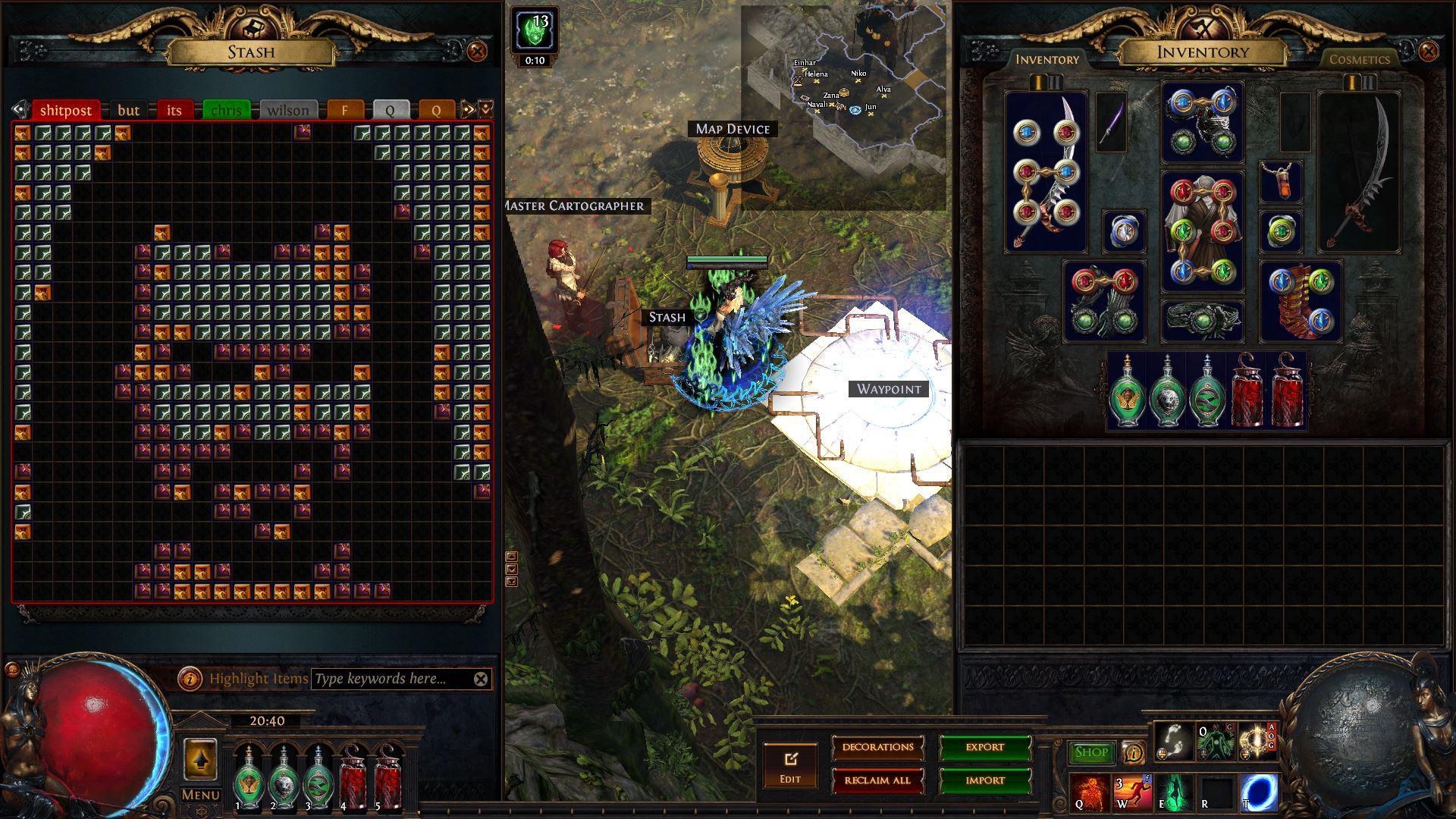This screenshot has width=1456, height=819.
Task: Close the Inventory panel
Action: 1428,52
